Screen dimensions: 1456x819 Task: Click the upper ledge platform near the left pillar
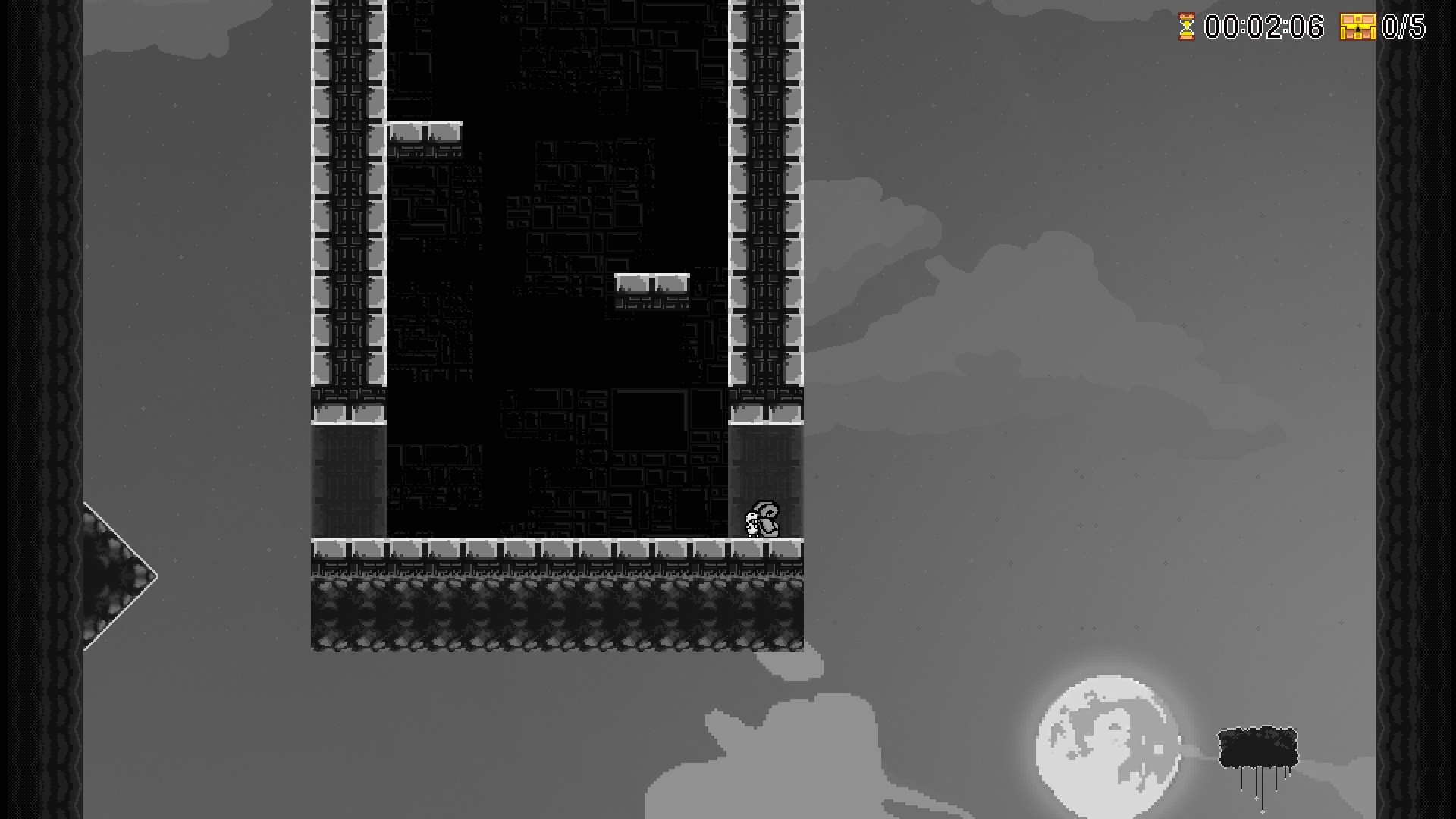click(425, 130)
